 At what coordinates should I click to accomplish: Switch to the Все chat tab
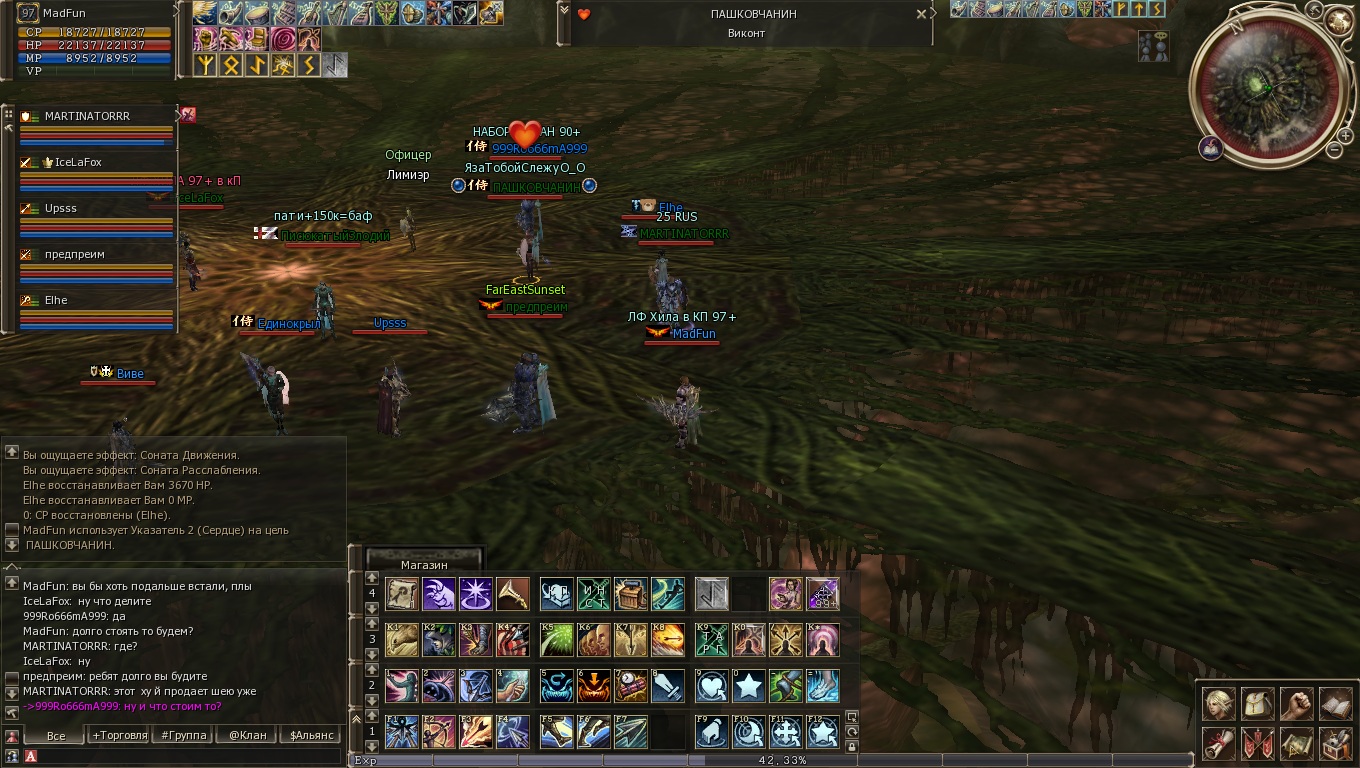[x=56, y=735]
